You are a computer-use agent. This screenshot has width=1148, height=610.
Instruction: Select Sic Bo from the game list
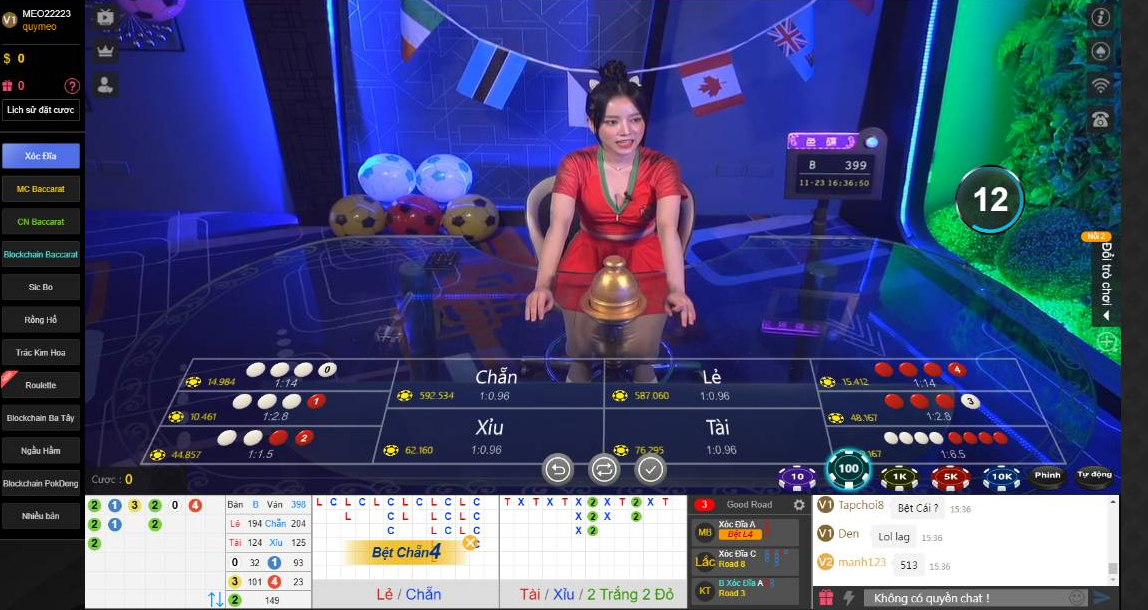click(41, 286)
